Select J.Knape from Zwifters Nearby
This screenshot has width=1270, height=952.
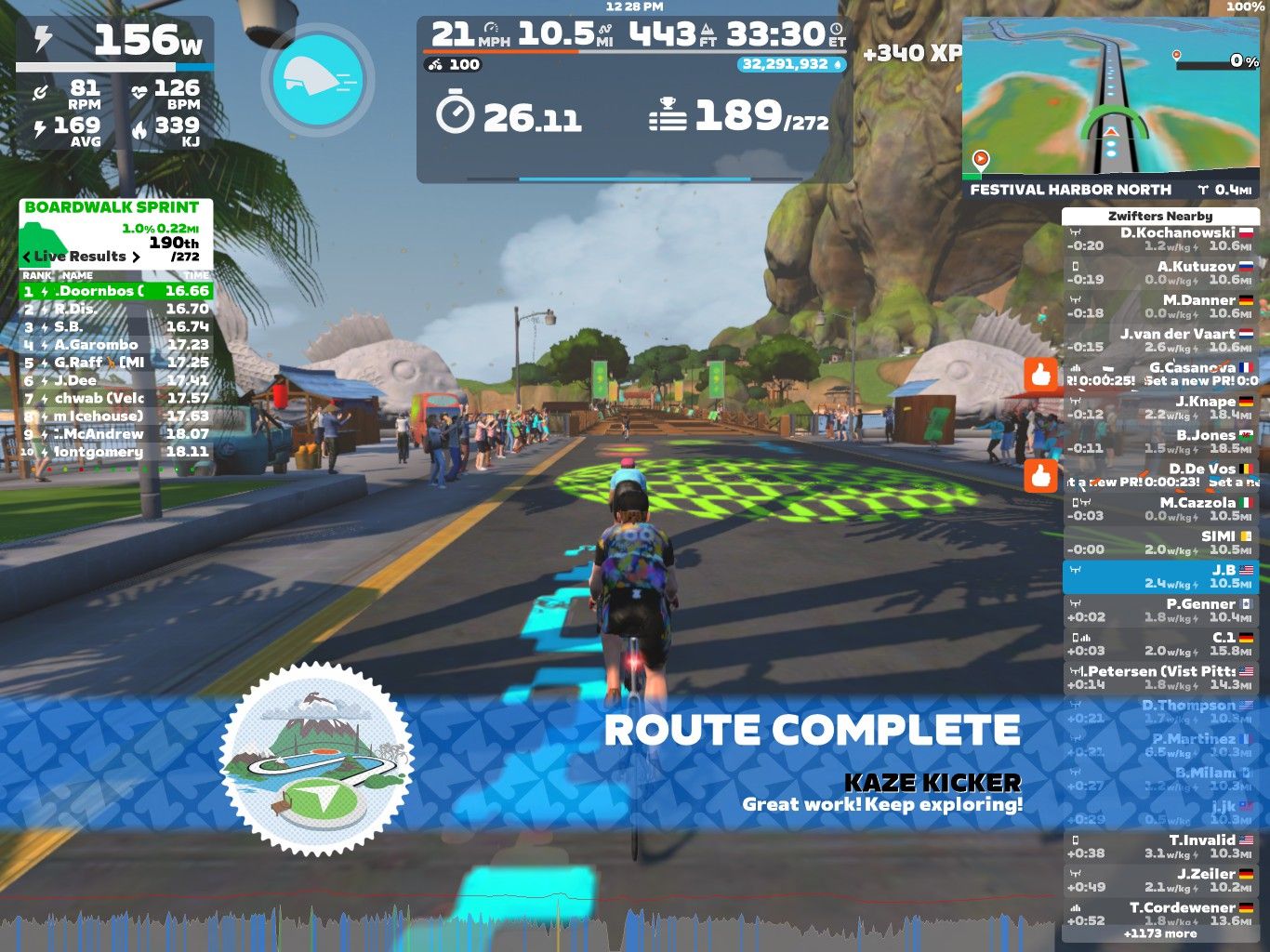click(1159, 407)
